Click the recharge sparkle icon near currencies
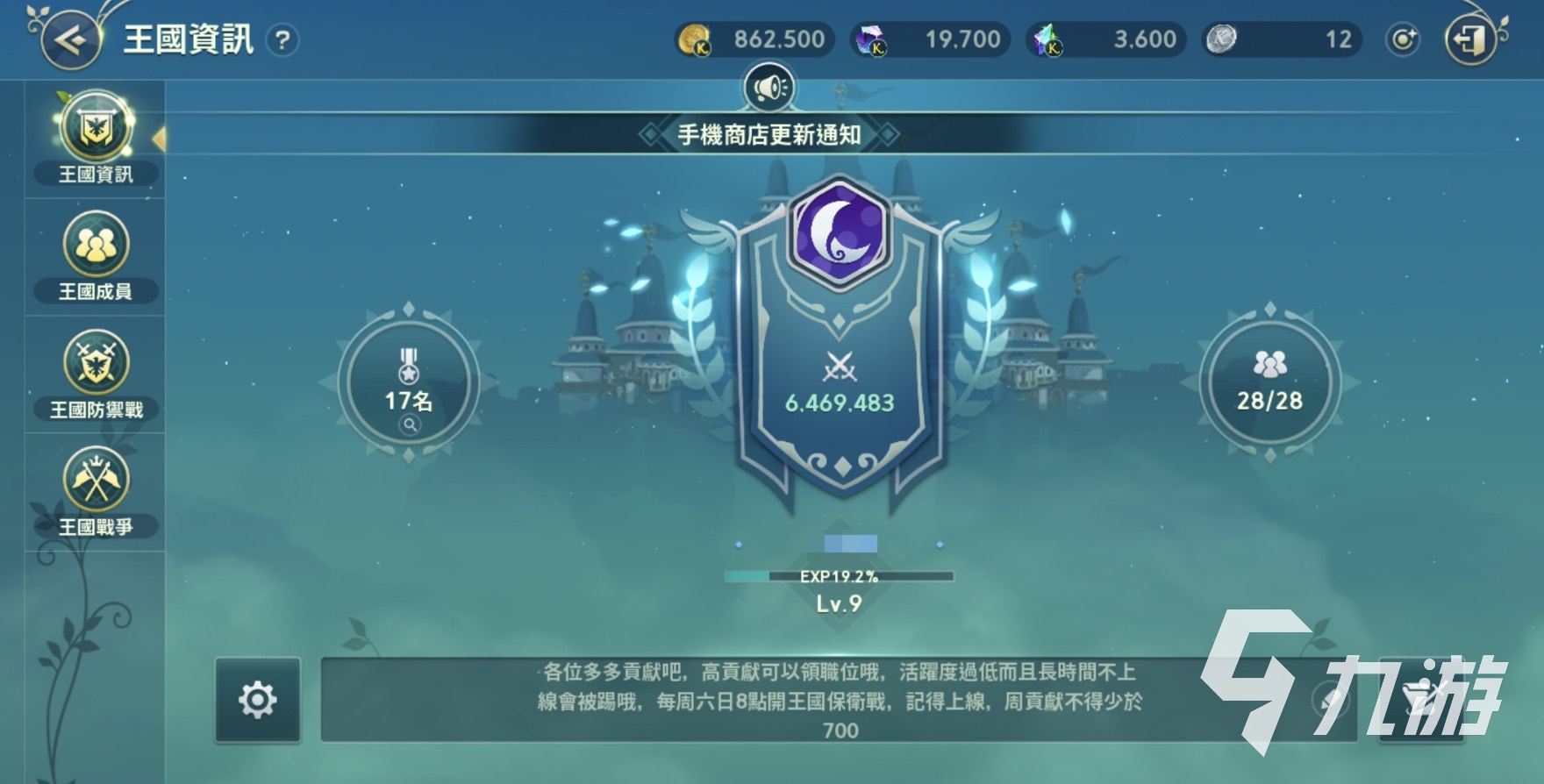 1402,39
